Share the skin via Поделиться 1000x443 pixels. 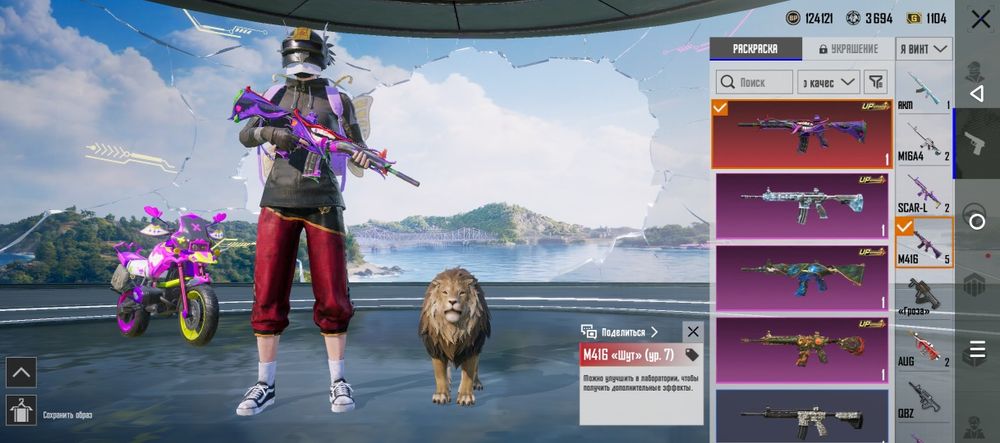point(620,331)
